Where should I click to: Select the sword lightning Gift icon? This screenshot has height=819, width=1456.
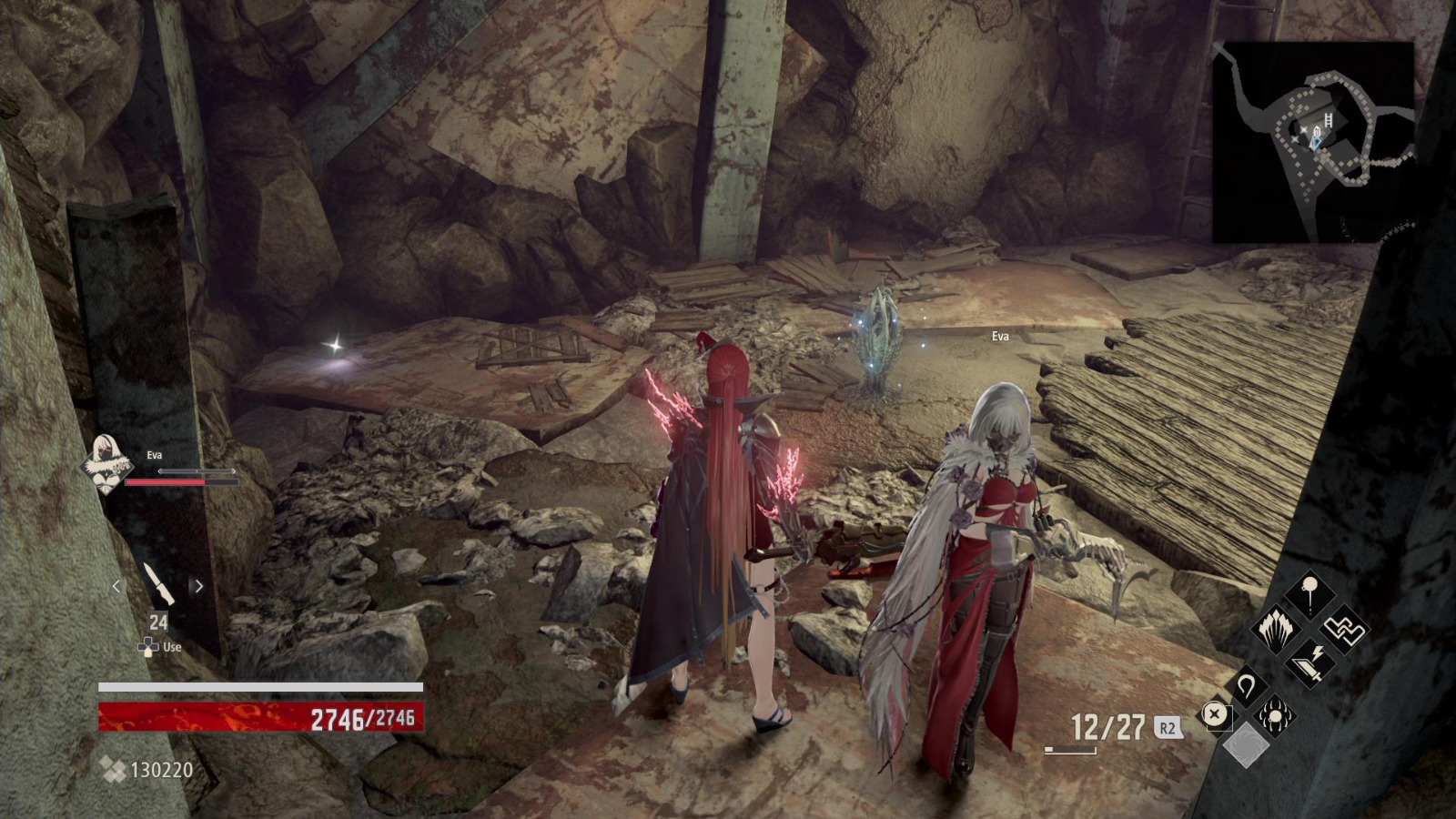(1309, 662)
